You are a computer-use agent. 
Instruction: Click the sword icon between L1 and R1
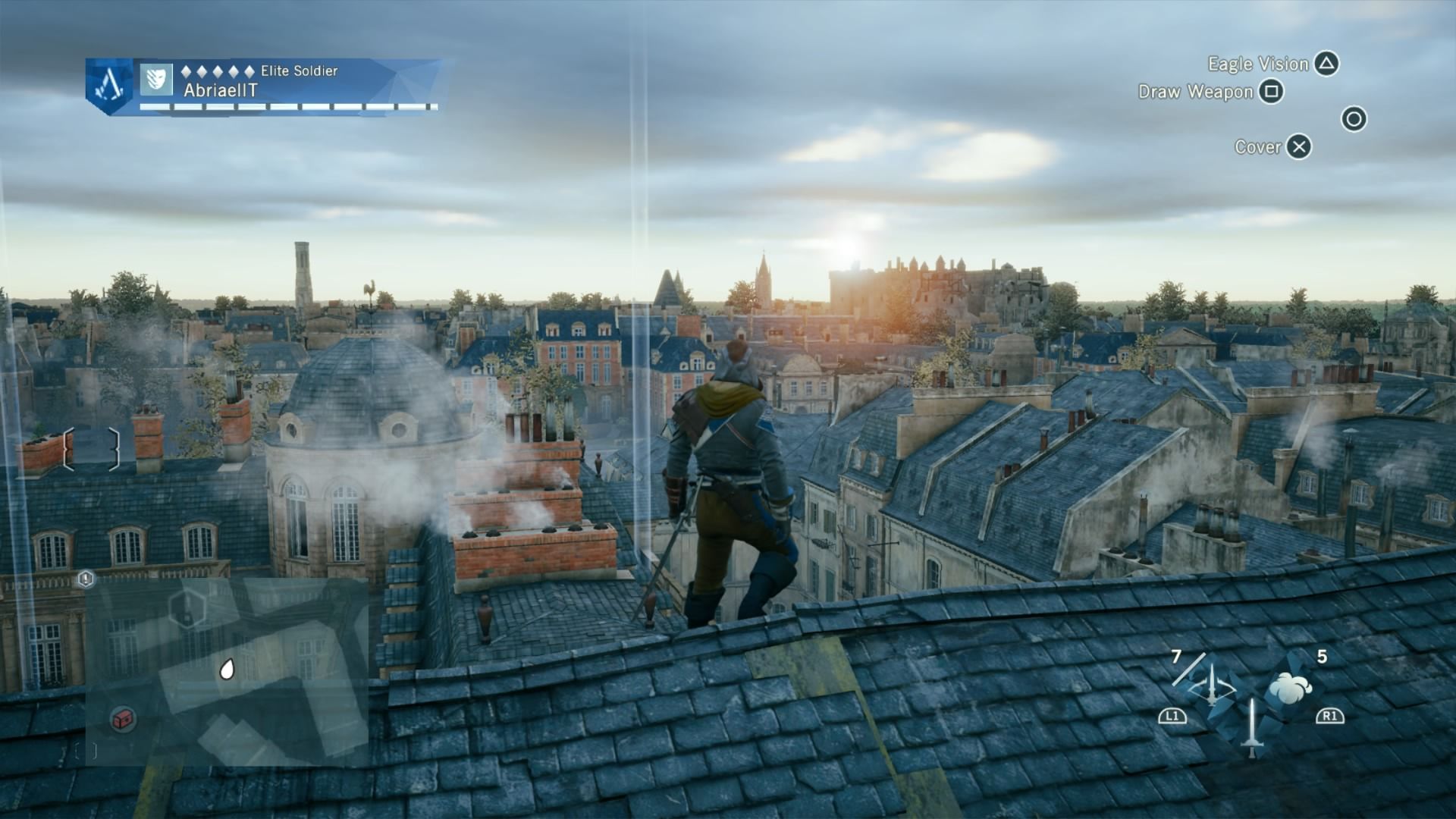click(1251, 717)
